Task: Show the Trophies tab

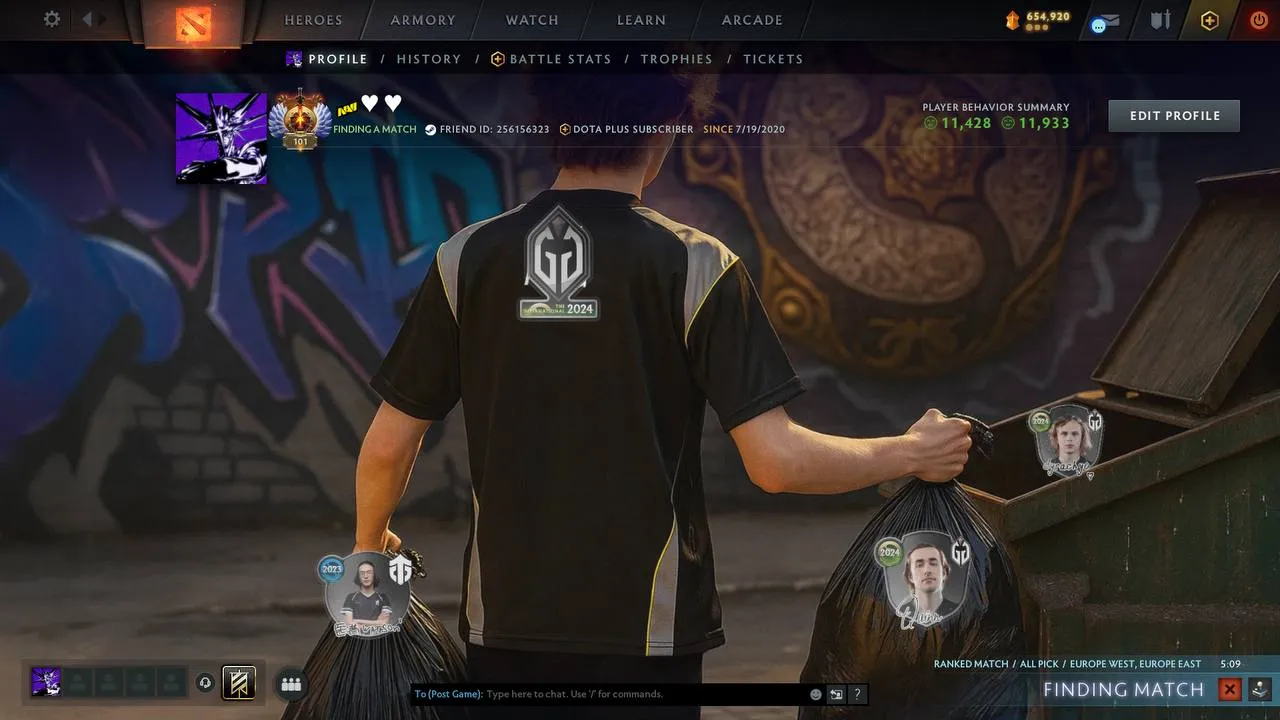Action: coord(676,59)
